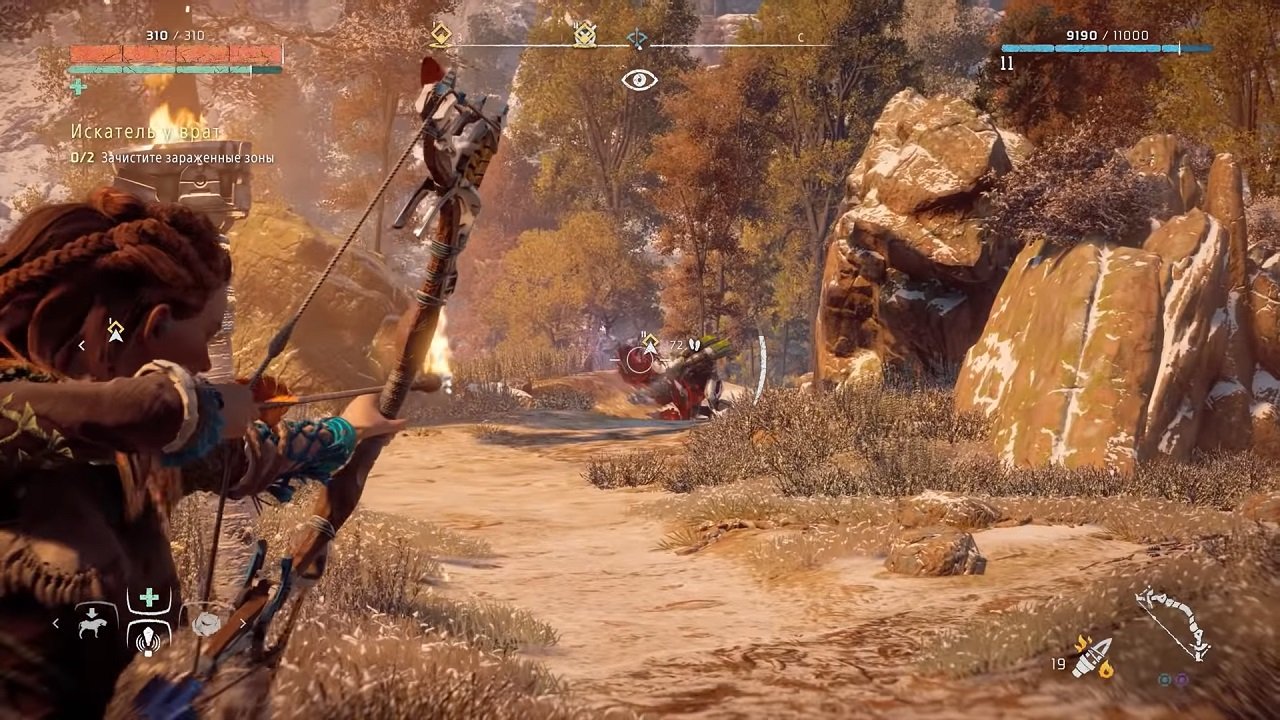Toggle the blue resource dot indicator
Viewport: 1280px width, 720px height.
1165,680
